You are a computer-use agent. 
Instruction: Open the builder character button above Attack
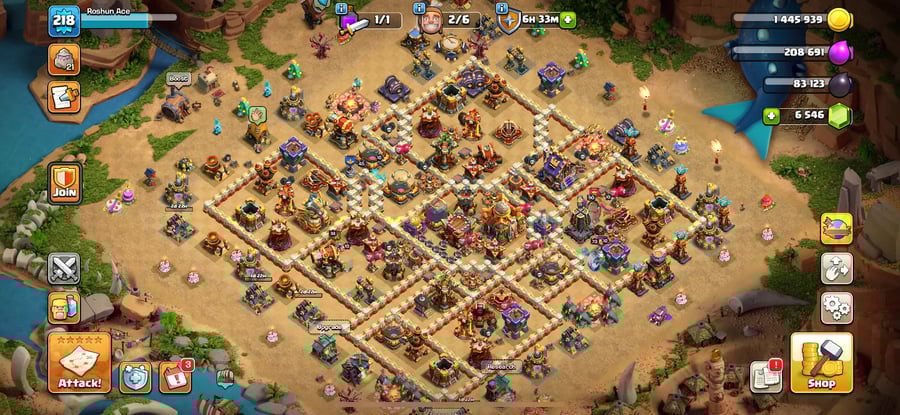(x=63, y=307)
